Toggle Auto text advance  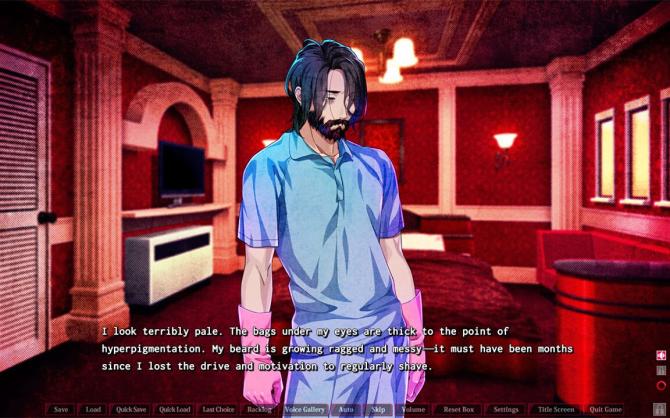[x=346, y=409]
